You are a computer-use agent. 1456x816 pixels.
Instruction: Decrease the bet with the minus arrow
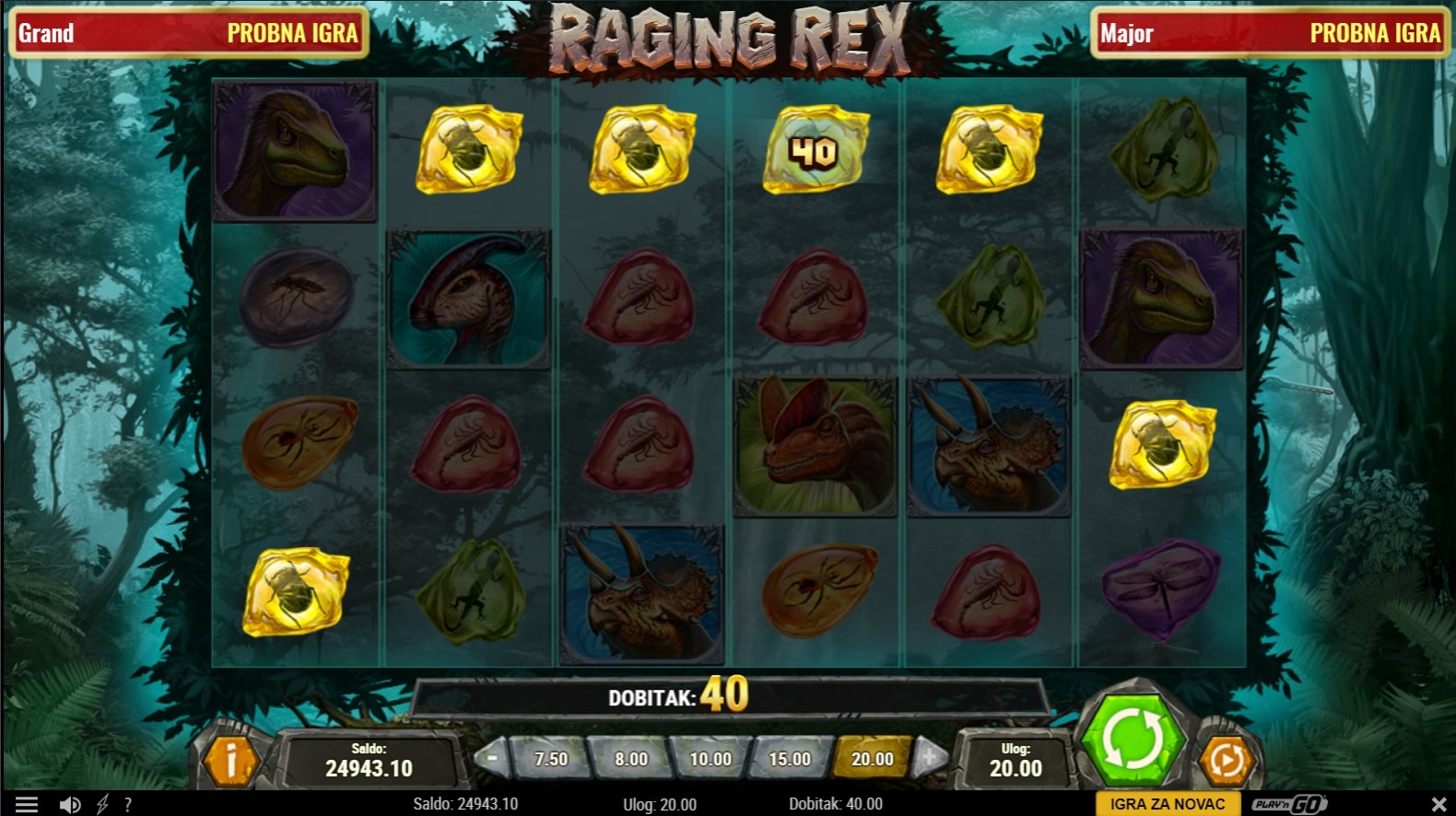(491, 758)
